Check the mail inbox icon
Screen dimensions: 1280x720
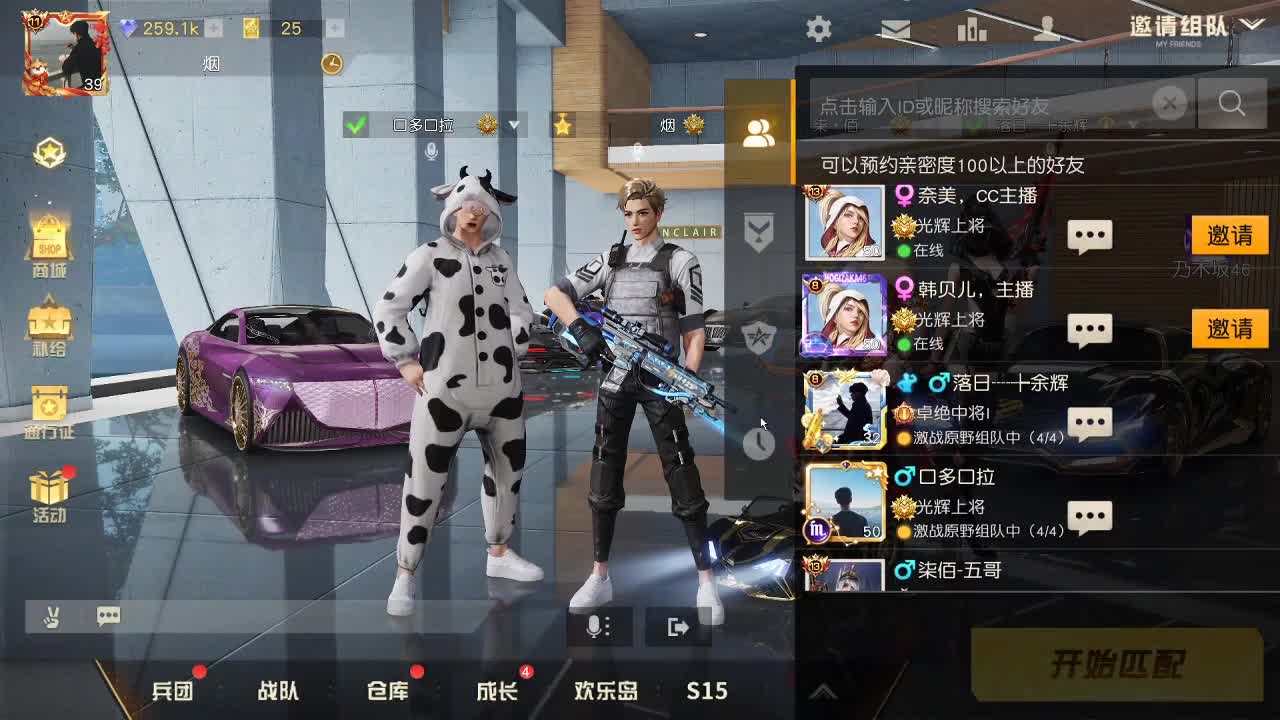tap(895, 30)
